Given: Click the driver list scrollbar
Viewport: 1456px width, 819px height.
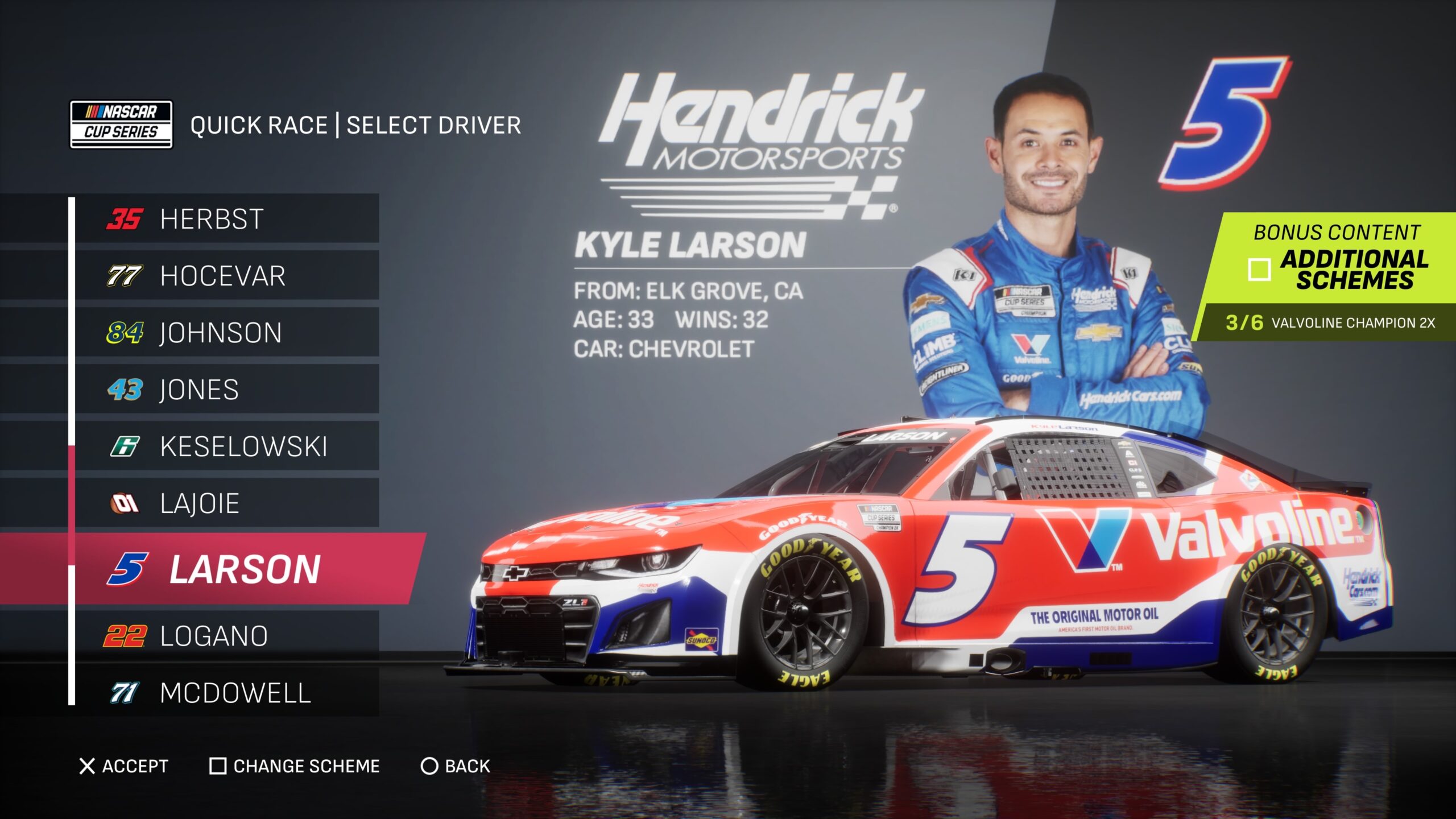Looking at the screenshot, I should (72, 449).
